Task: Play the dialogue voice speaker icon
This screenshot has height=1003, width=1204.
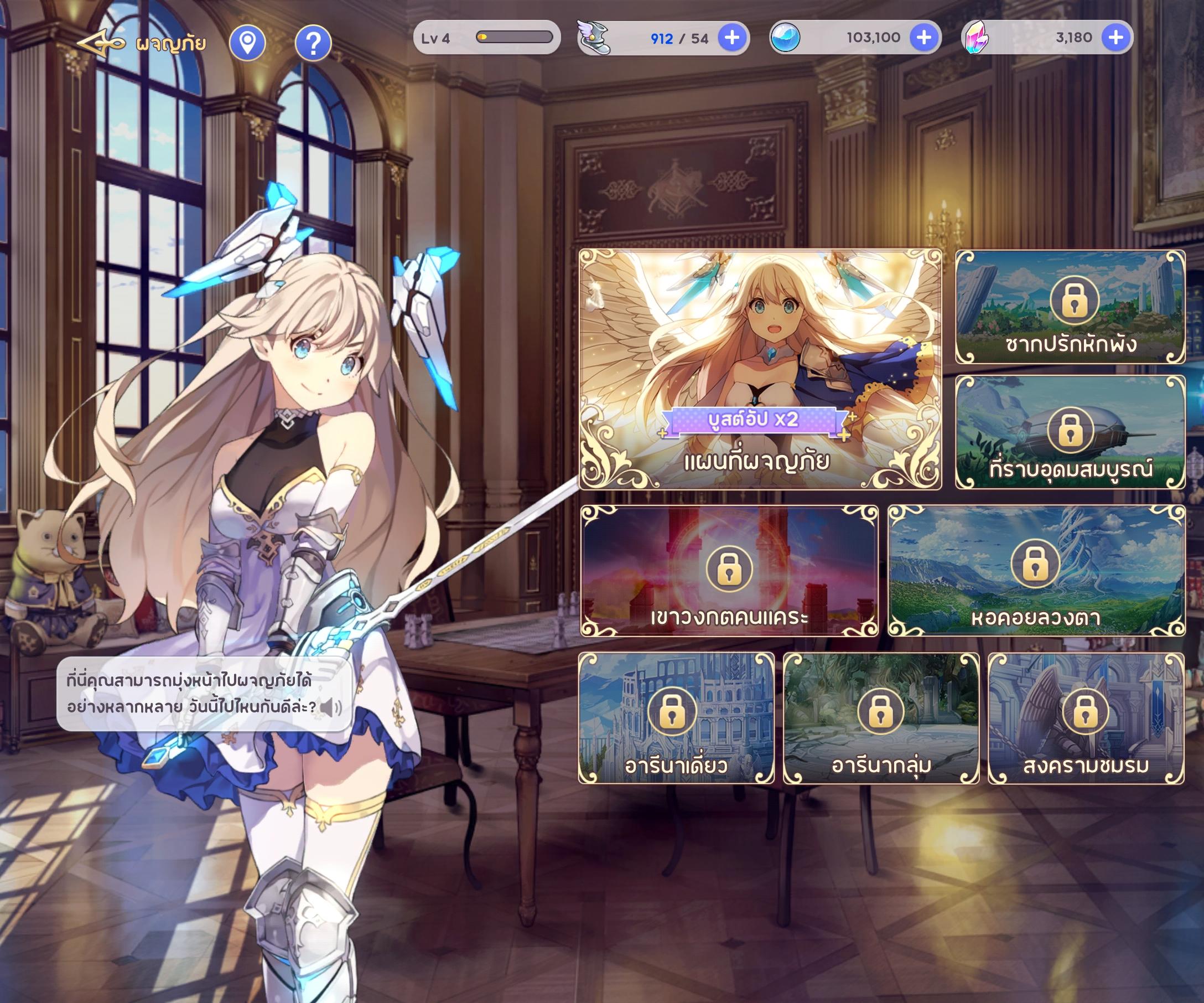Action: 330,707
